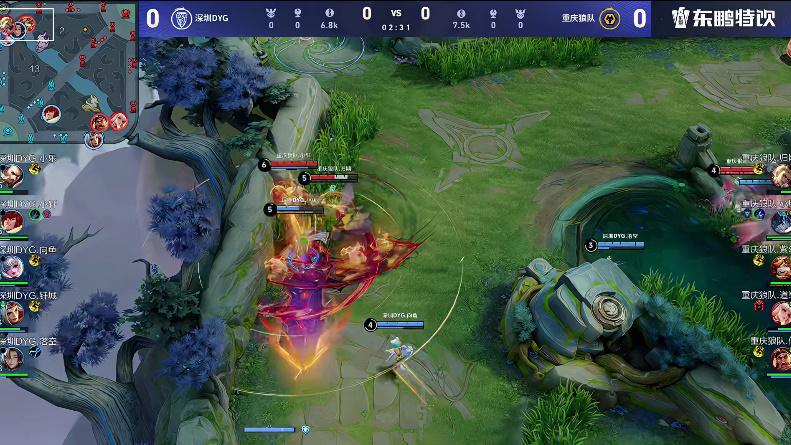Select the 深圳DYG.洛至 player portrait
Viewport: 791px width, 445px height.
(11, 359)
